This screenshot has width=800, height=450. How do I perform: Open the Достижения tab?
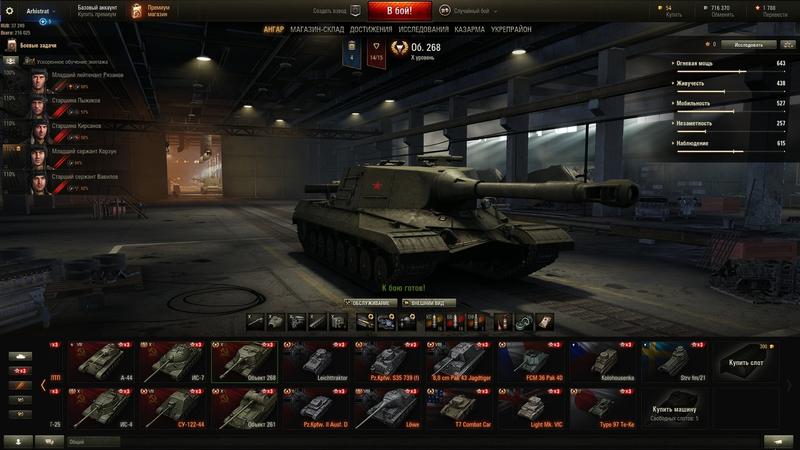pyautogui.click(x=371, y=30)
